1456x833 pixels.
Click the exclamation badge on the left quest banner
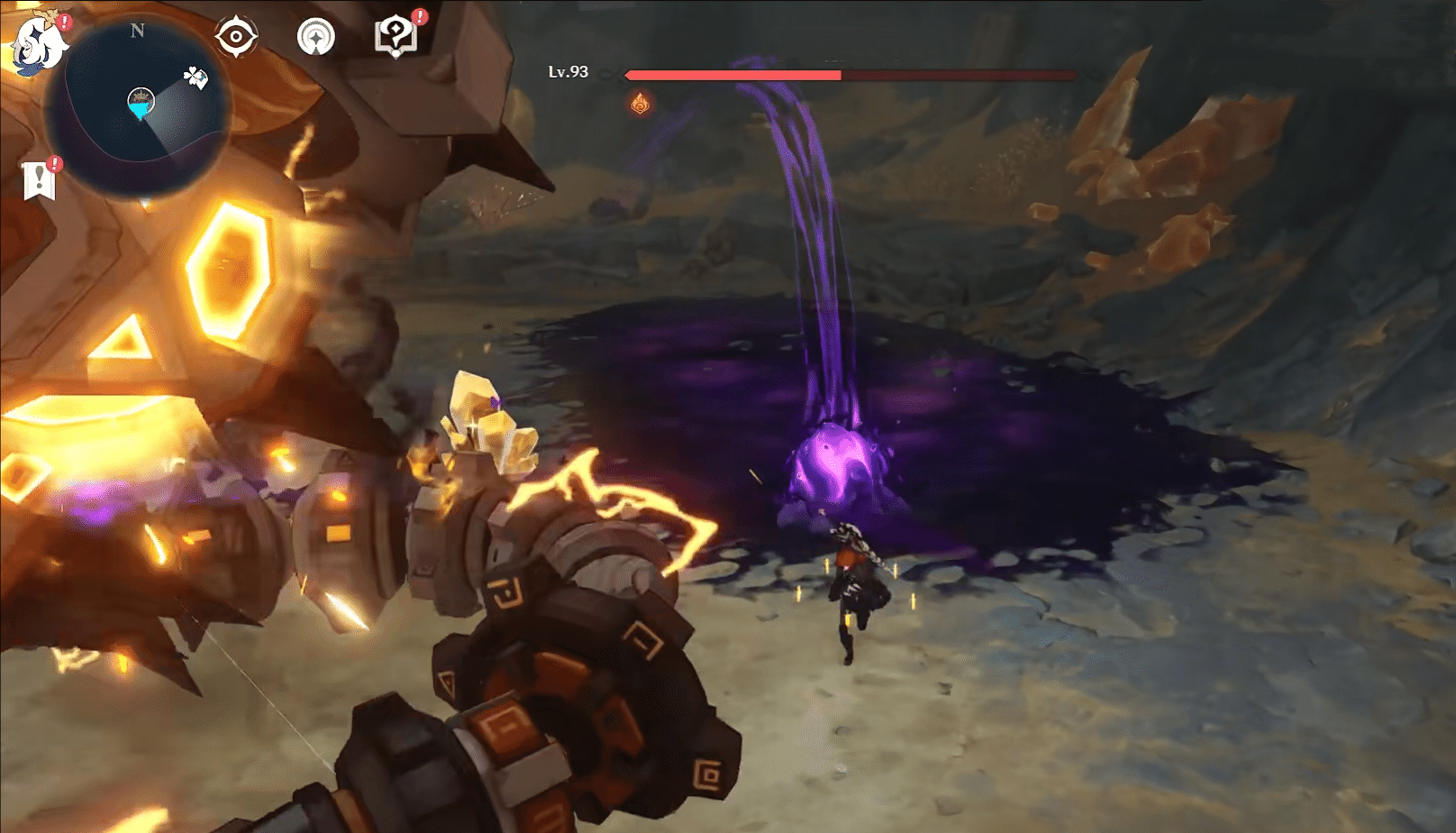coord(54,162)
